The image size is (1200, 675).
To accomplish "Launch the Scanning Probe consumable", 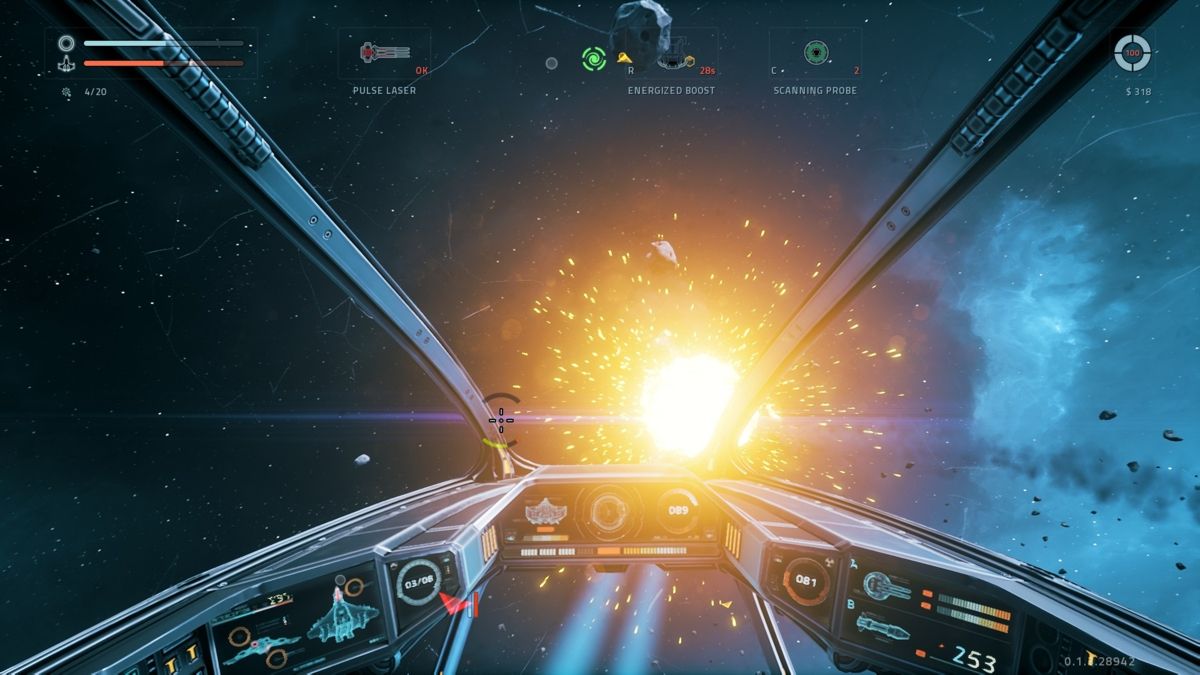I will (815, 53).
